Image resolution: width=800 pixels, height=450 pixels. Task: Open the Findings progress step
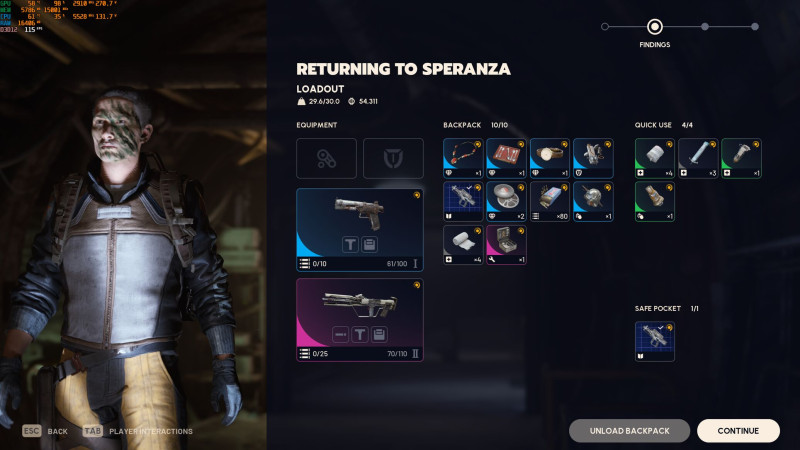(655, 27)
